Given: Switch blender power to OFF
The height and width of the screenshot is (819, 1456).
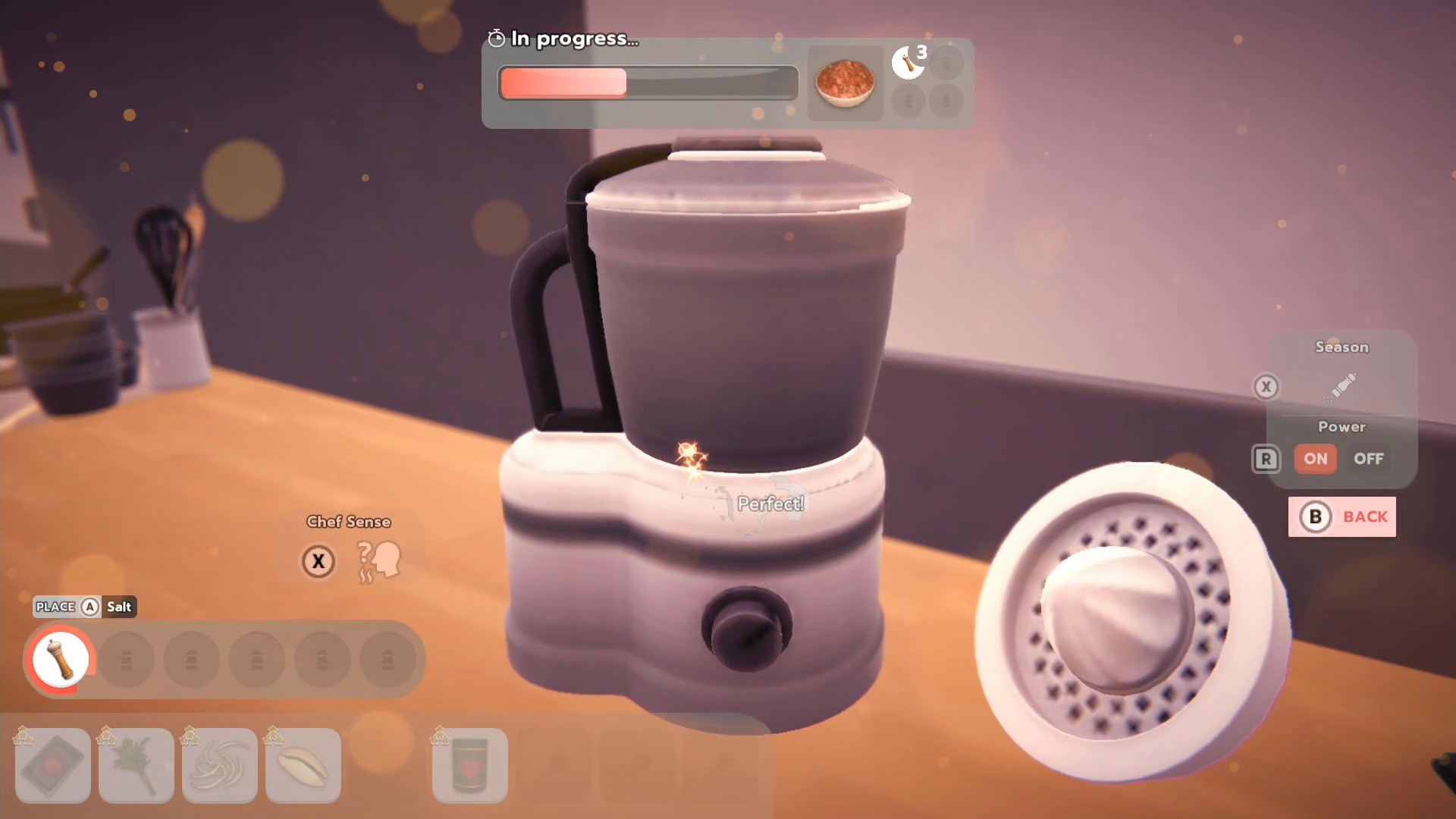Looking at the screenshot, I should point(1368,459).
